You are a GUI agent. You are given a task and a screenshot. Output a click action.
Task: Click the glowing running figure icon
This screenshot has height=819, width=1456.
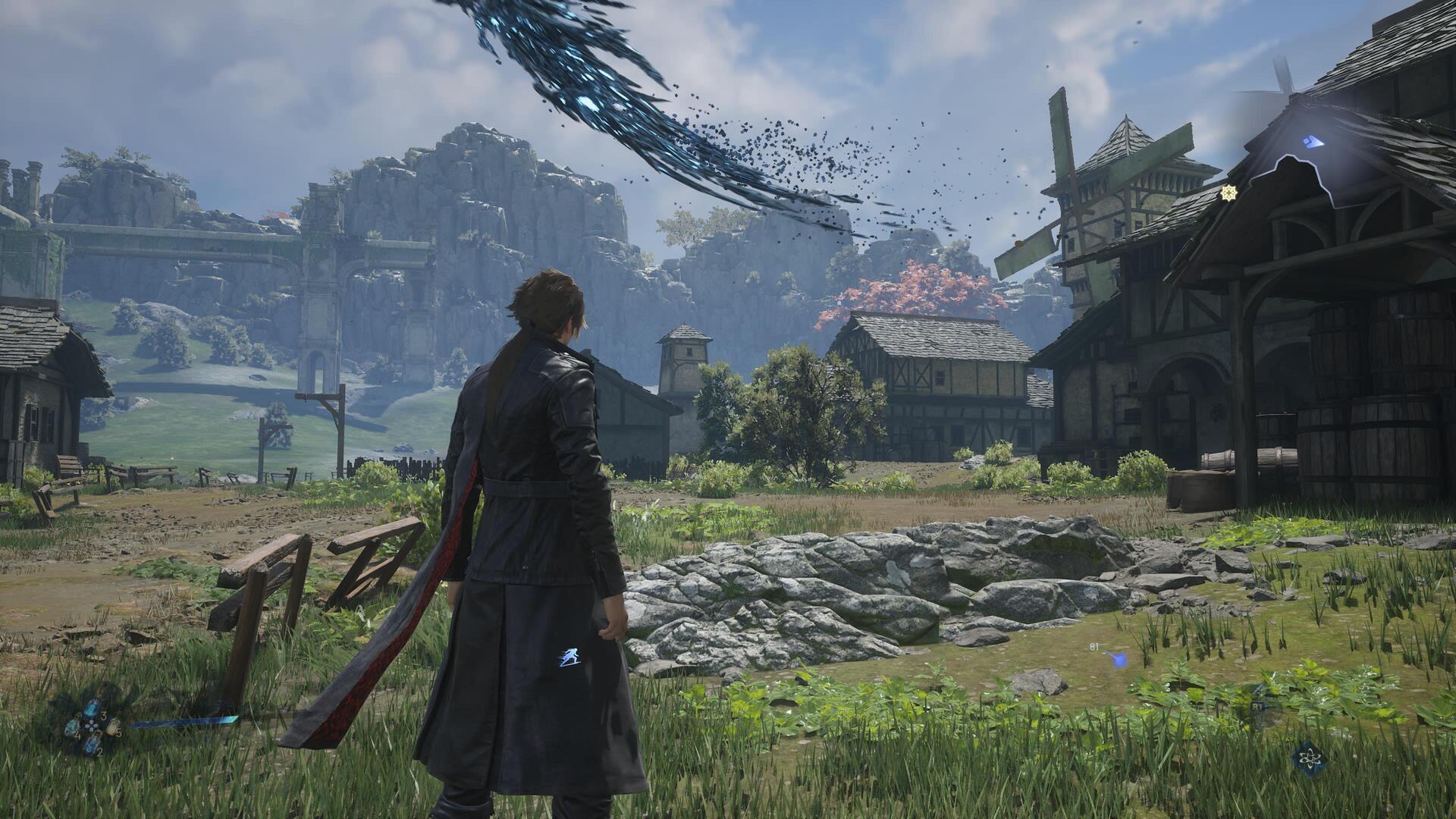[x=570, y=657]
